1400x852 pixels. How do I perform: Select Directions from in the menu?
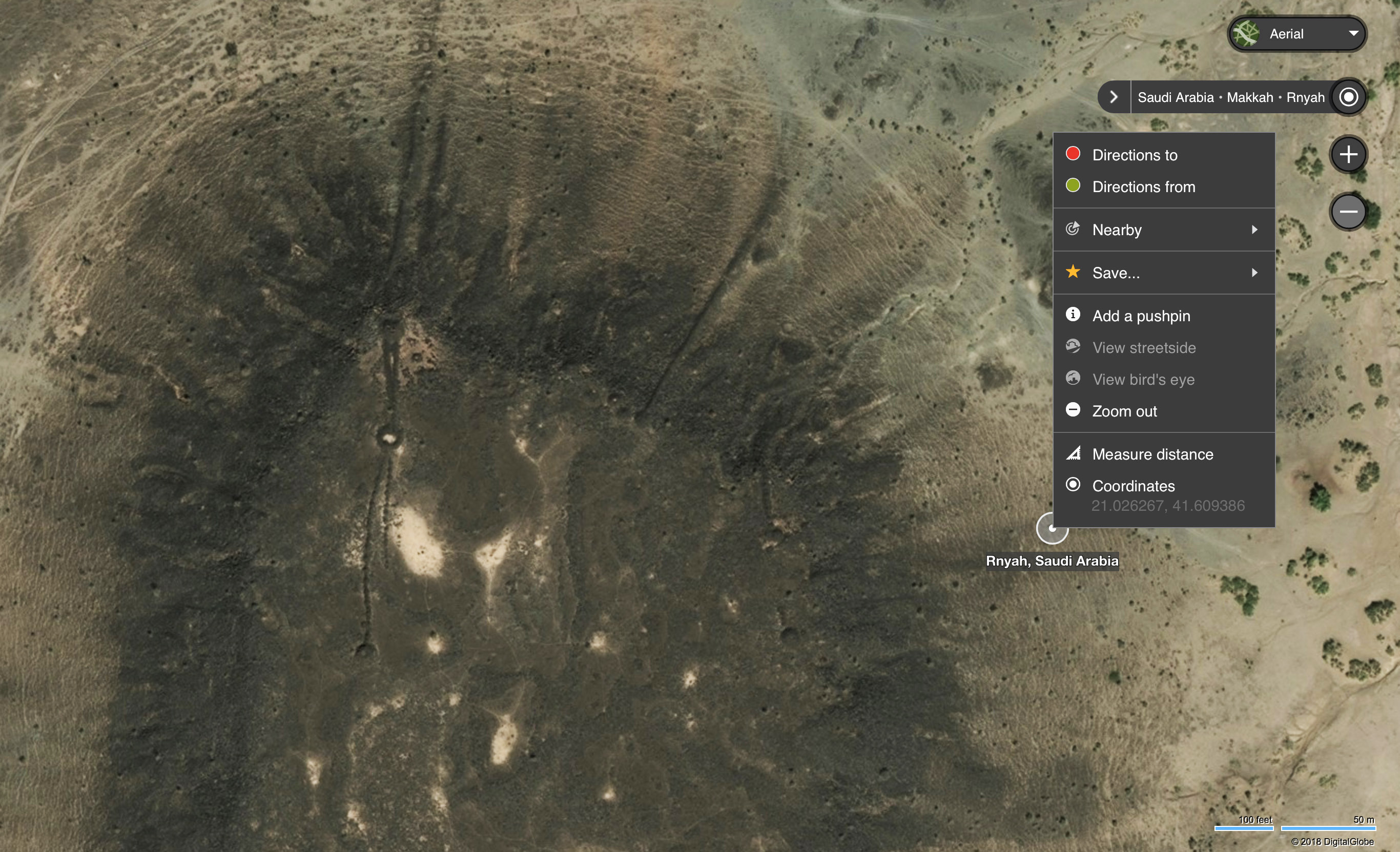pyautogui.click(x=1143, y=187)
